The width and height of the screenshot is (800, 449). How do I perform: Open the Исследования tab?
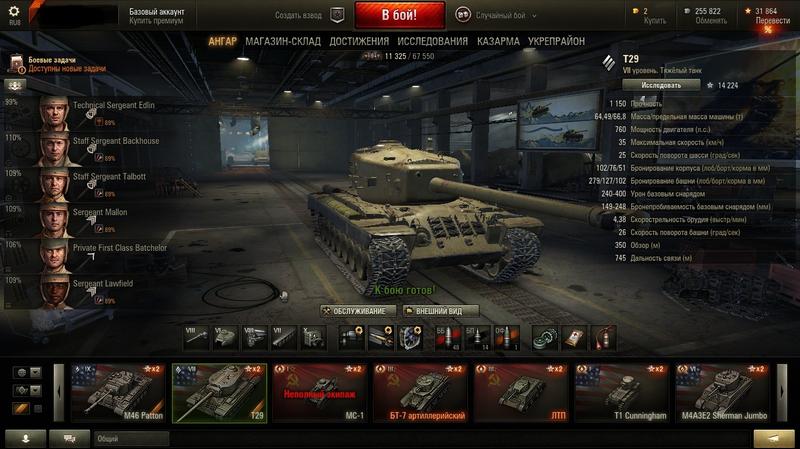(x=432, y=41)
